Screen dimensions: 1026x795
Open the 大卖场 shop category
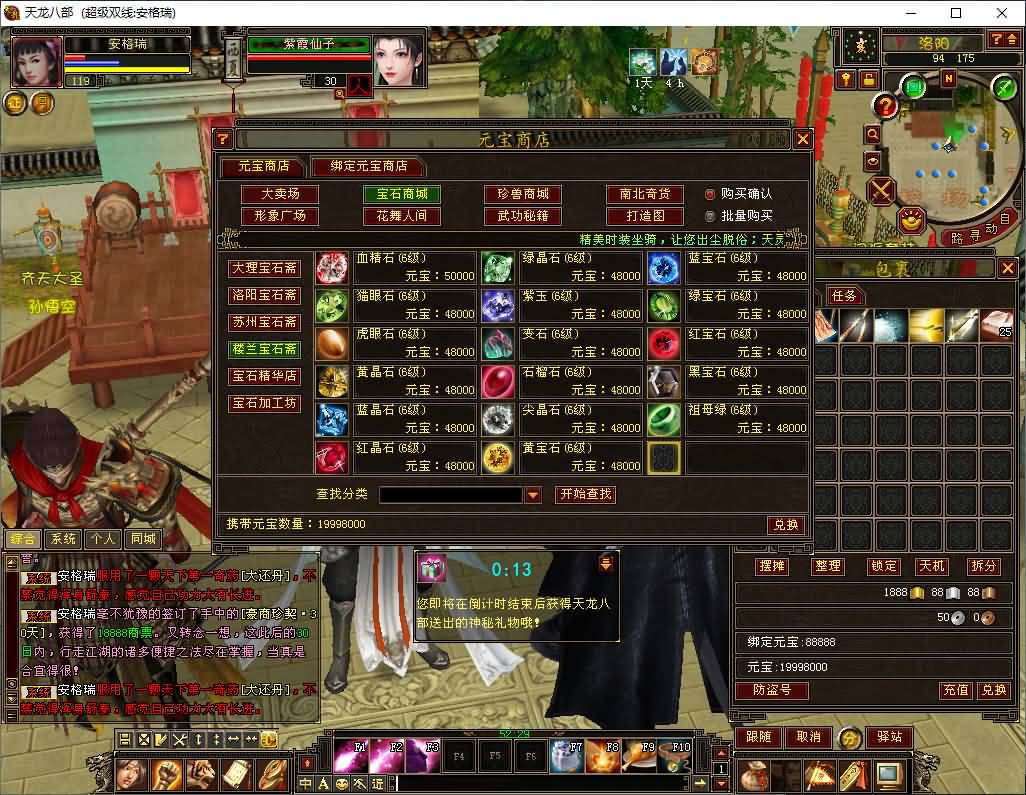pyautogui.click(x=280, y=194)
